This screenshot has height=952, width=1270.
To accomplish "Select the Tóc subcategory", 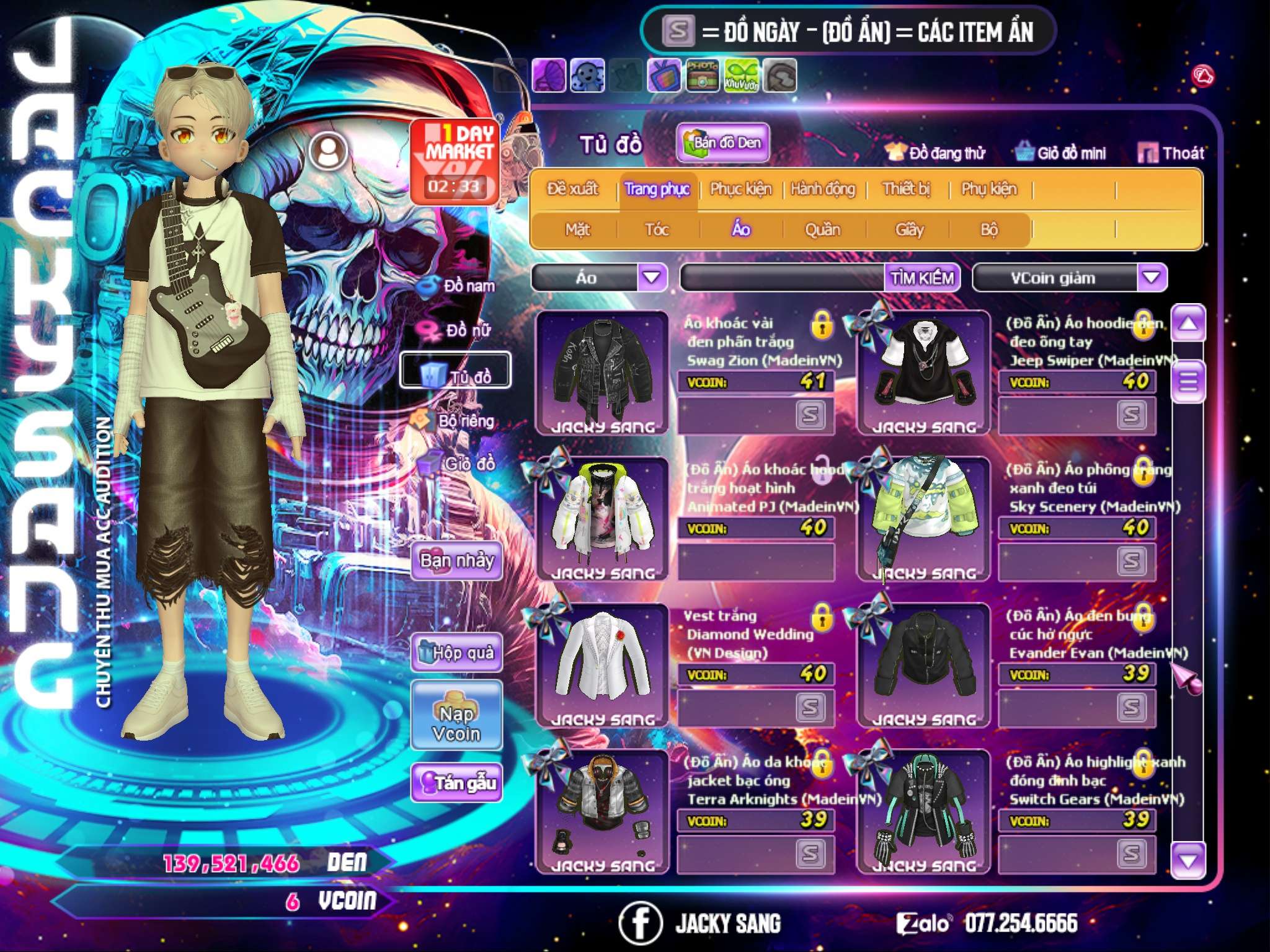I will click(x=657, y=230).
